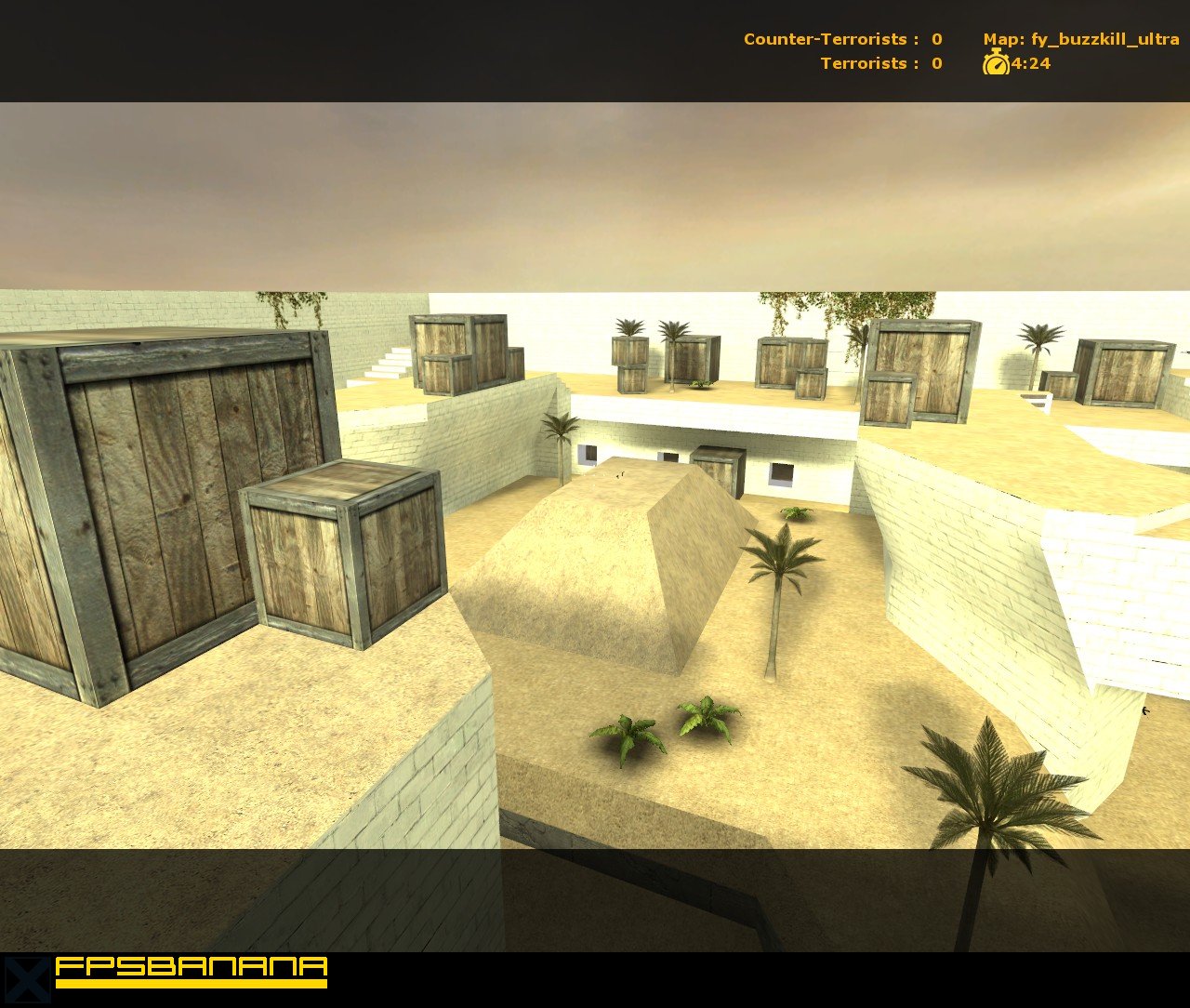Click the crate tucked in the wall doorway

pyautogui.click(x=716, y=470)
